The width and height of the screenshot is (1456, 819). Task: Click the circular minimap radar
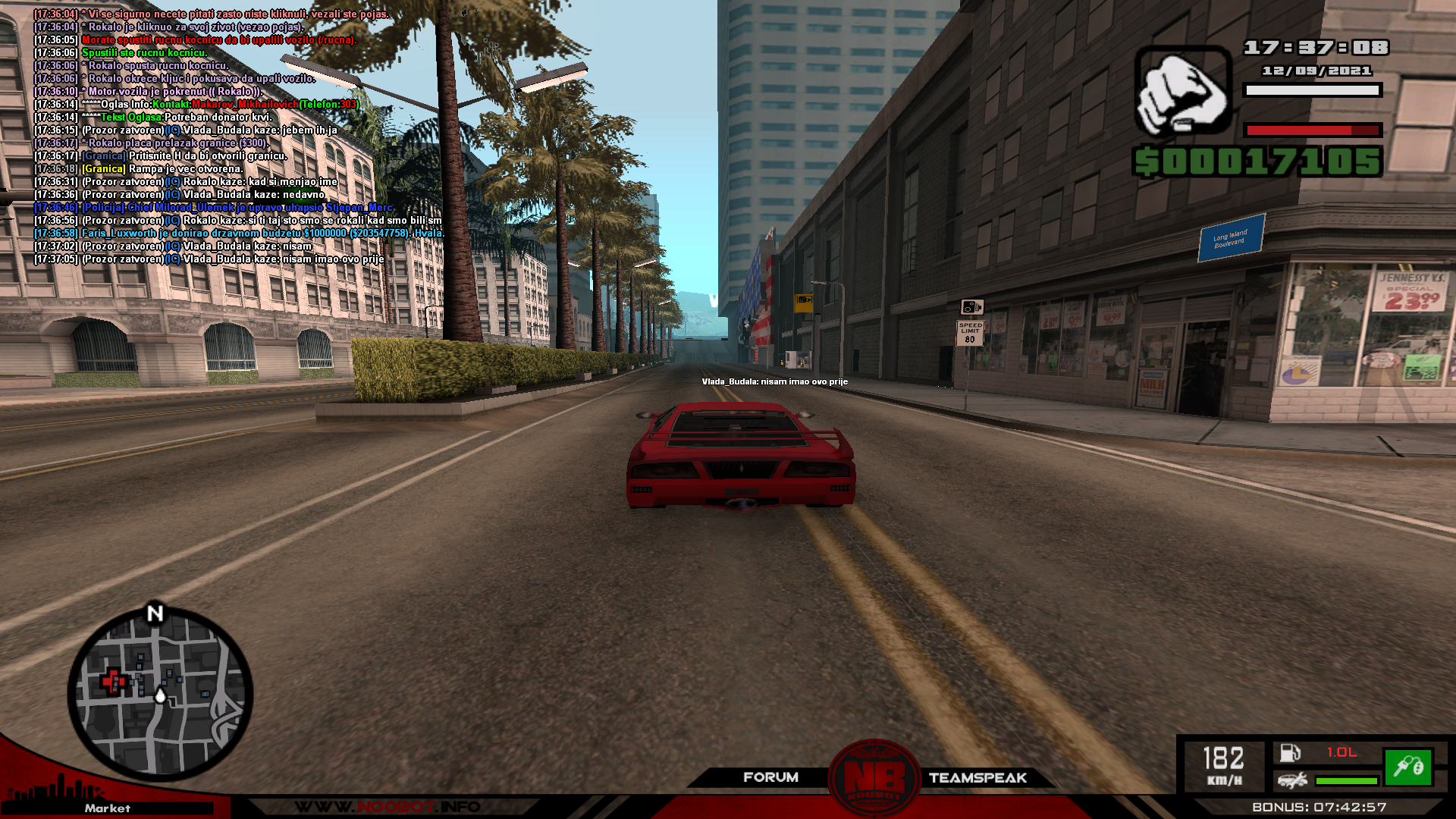click(160, 693)
